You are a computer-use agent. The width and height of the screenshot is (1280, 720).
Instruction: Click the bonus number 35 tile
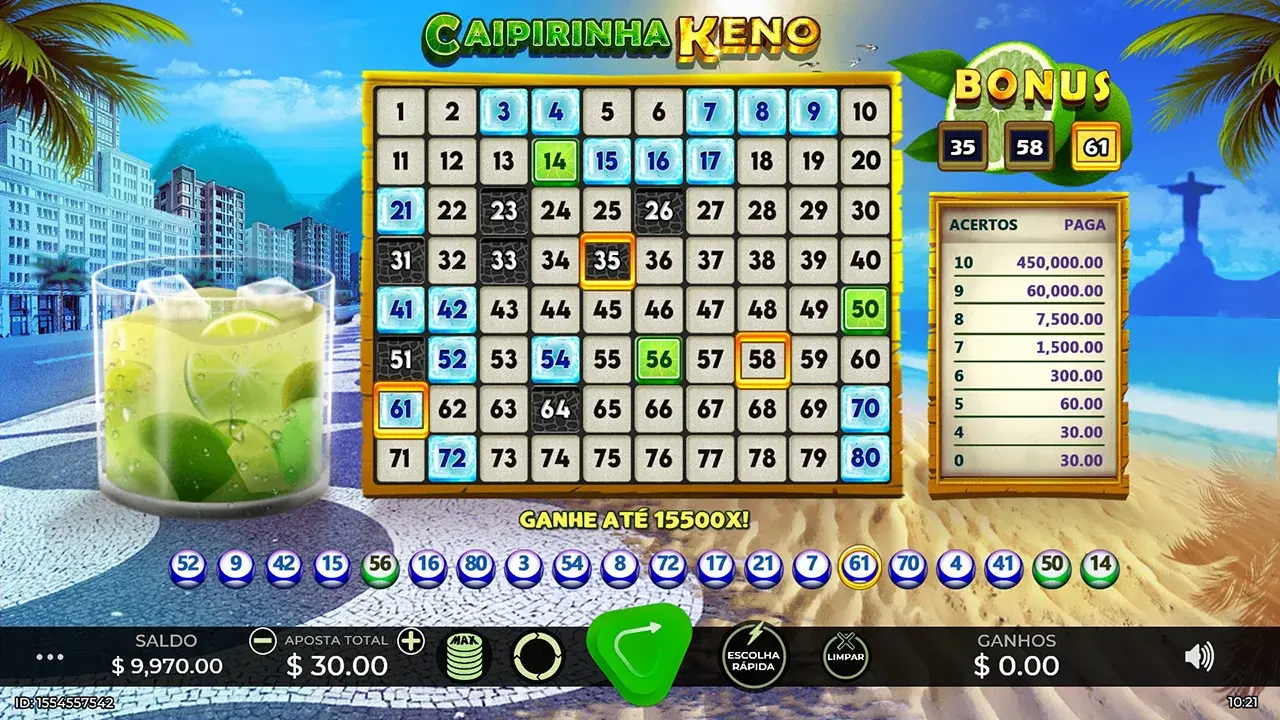click(x=965, y=146)
